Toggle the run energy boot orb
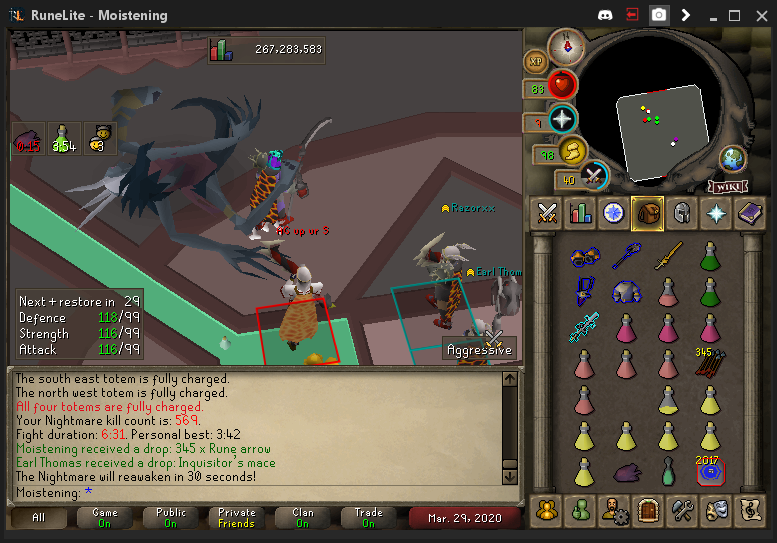777x543 pixels. [x=573, y=151]
